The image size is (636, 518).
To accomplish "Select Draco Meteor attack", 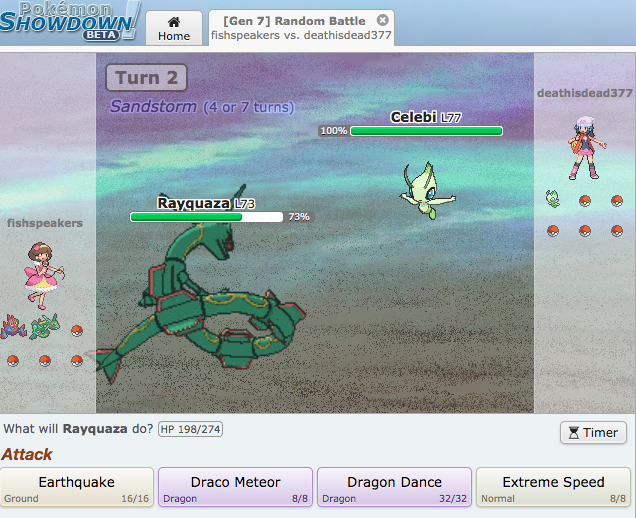I will (x=236, y=488).
